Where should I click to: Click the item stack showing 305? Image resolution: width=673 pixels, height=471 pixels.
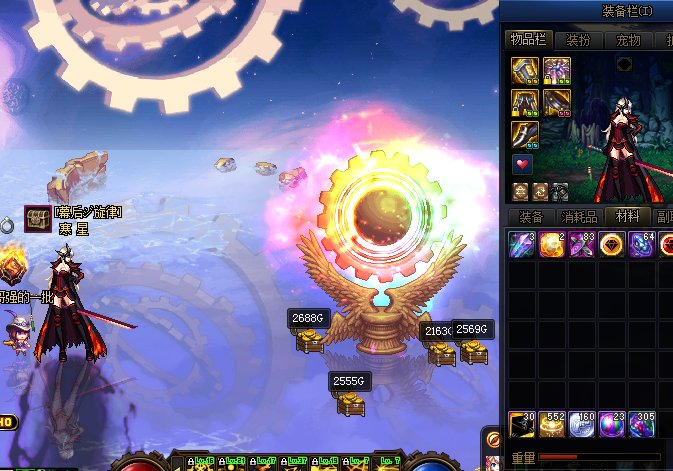point(642,425)
